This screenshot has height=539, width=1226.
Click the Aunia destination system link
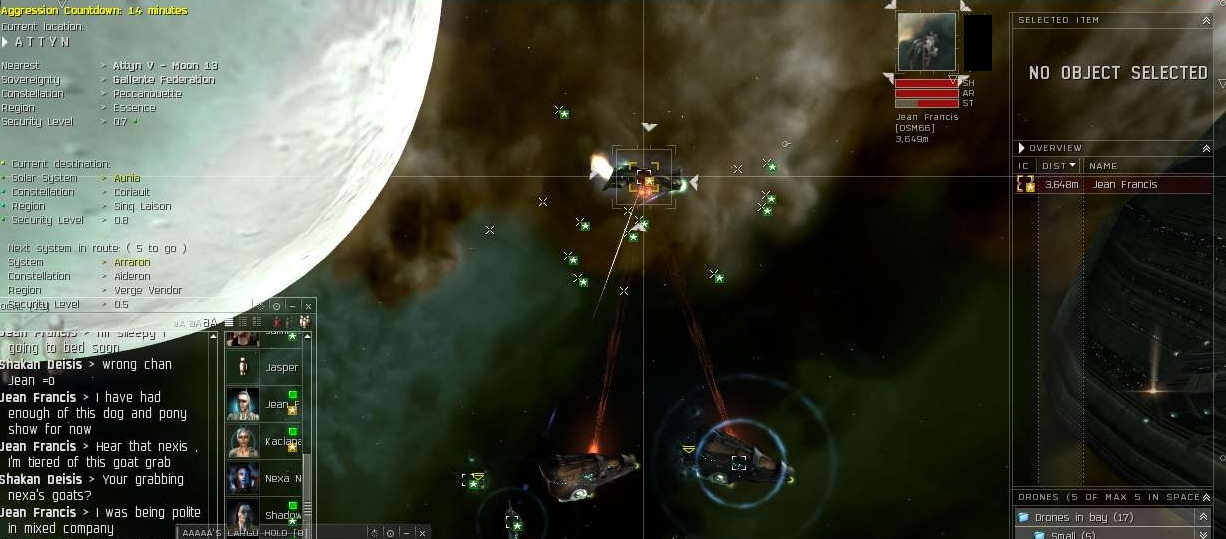(x=127, y=178)
